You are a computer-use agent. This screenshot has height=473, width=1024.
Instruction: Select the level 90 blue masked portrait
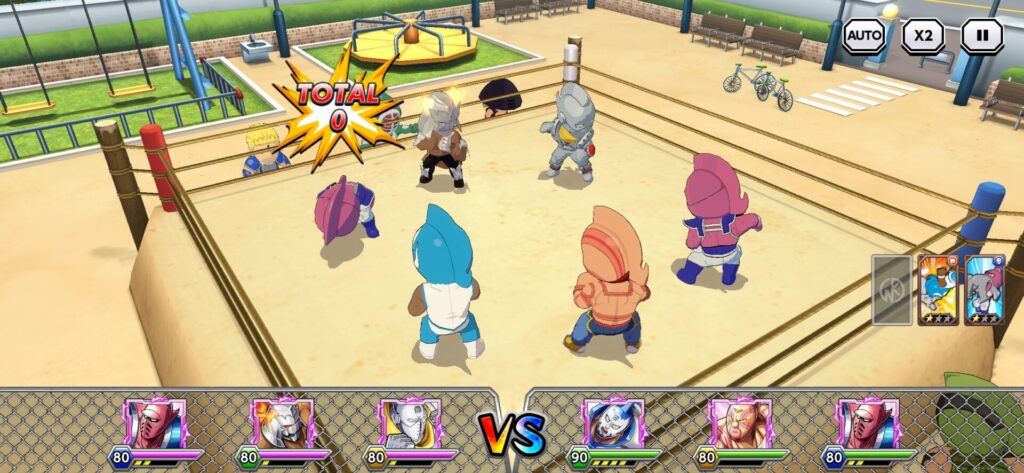pyautogui.click(x=613, y=424)
